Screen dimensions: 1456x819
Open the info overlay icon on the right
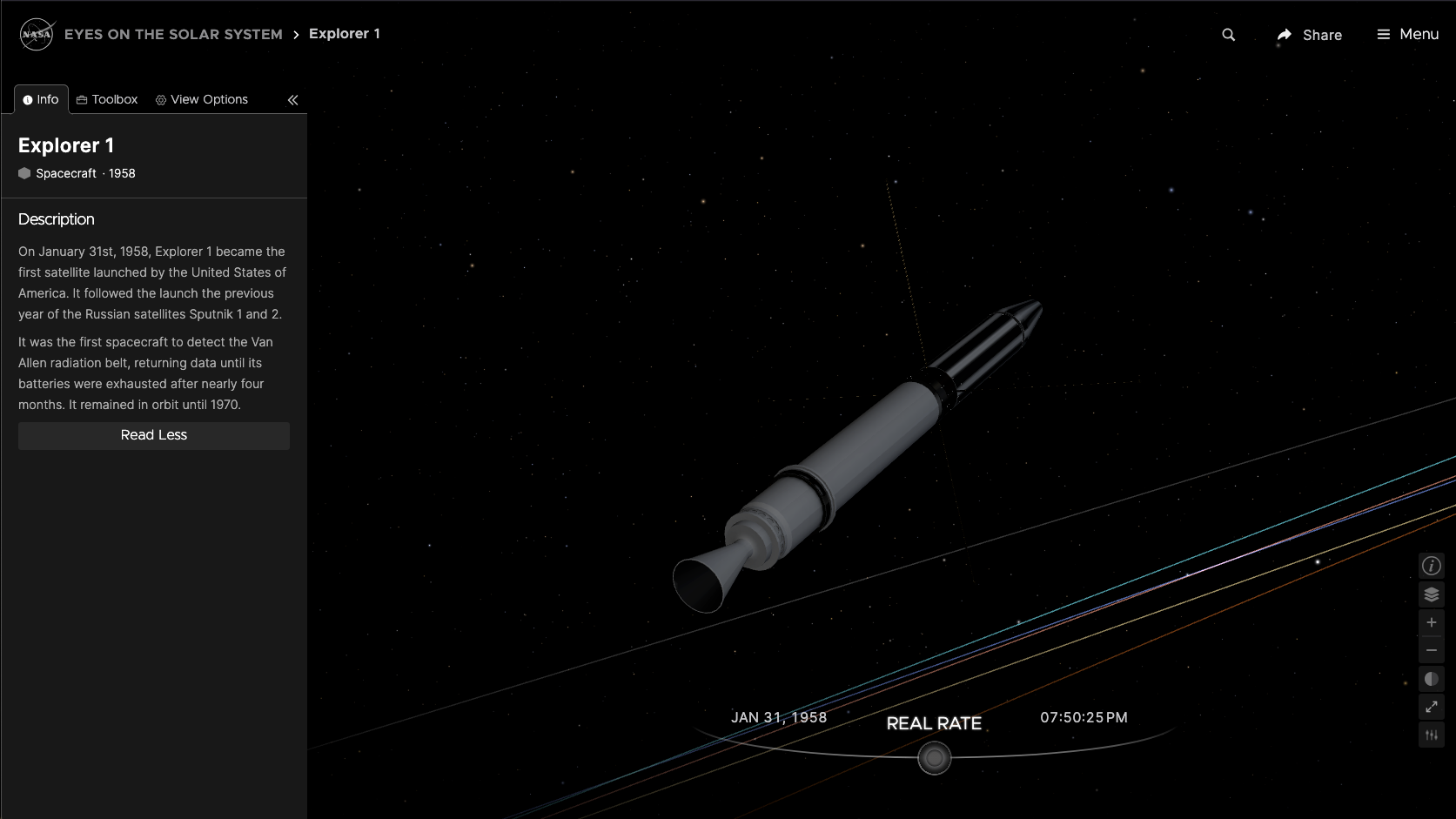coord(1431,565)
